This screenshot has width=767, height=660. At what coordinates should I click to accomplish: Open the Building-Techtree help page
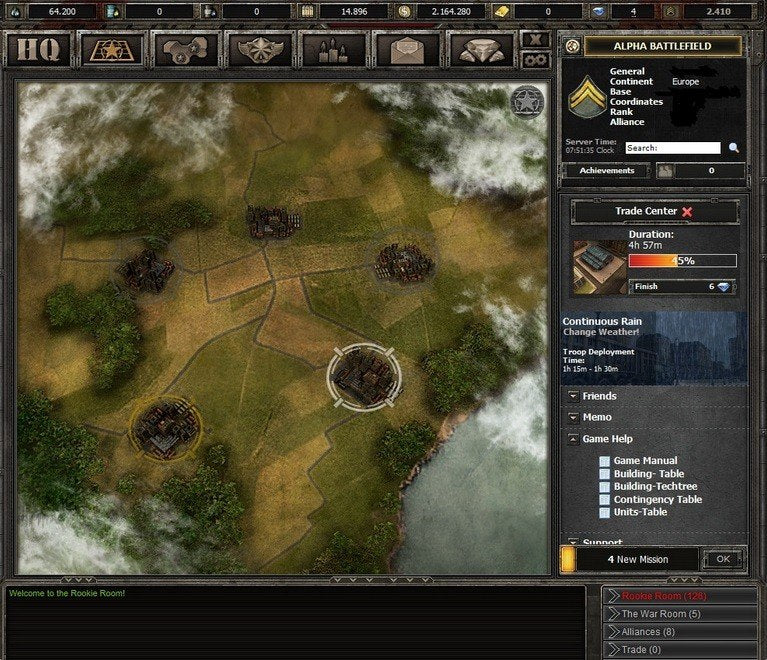click(655, 486)
